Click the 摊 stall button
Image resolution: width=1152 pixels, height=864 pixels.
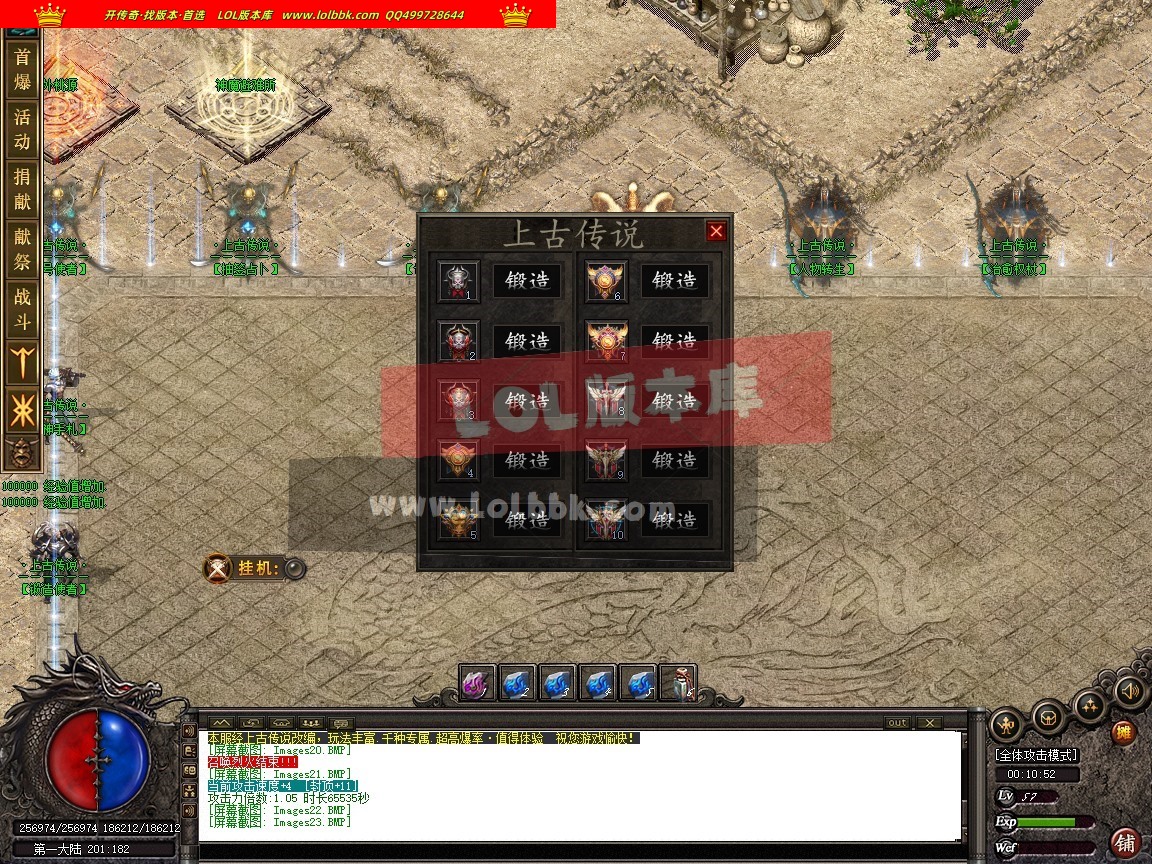click(x=1124, y=733)
